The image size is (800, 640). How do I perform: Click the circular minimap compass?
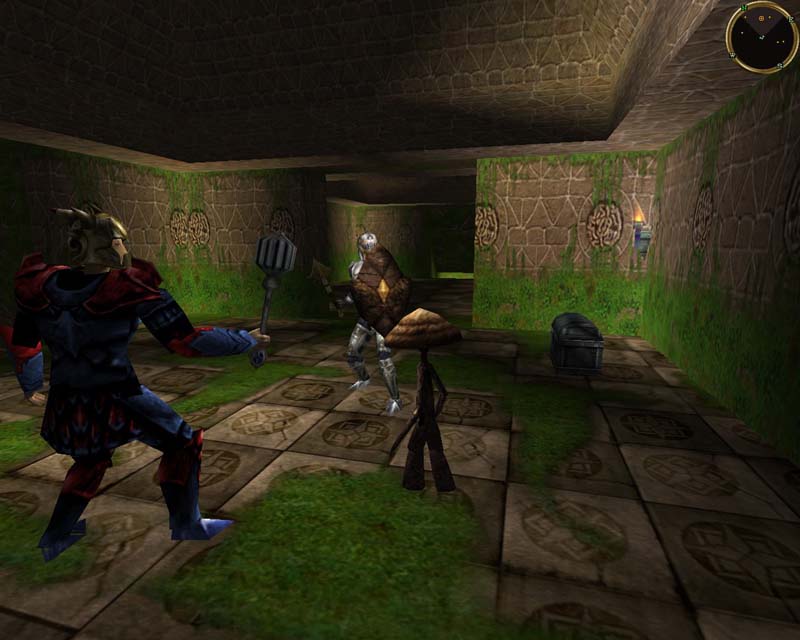[762, 36]
